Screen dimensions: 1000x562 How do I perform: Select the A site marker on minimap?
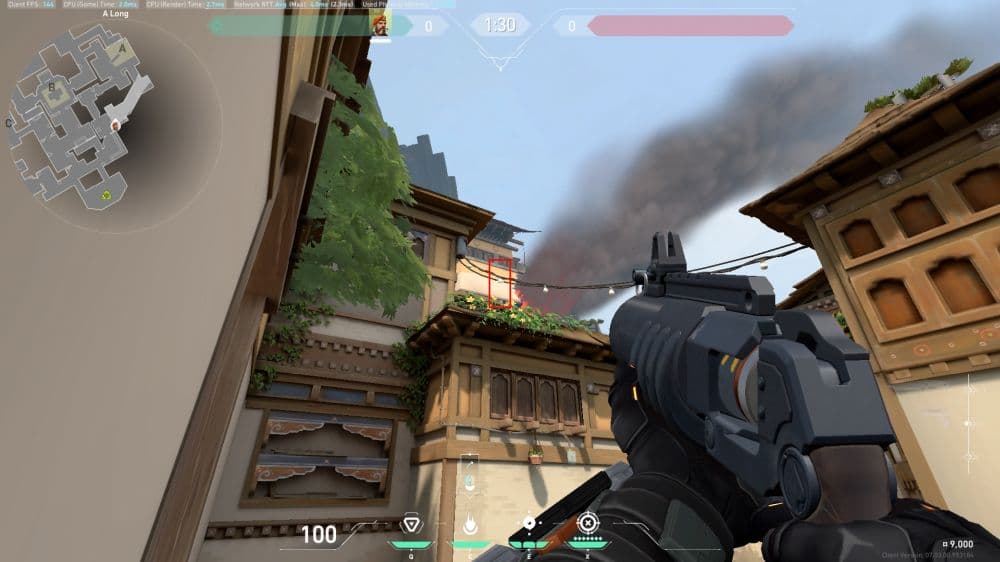(122, 47)
